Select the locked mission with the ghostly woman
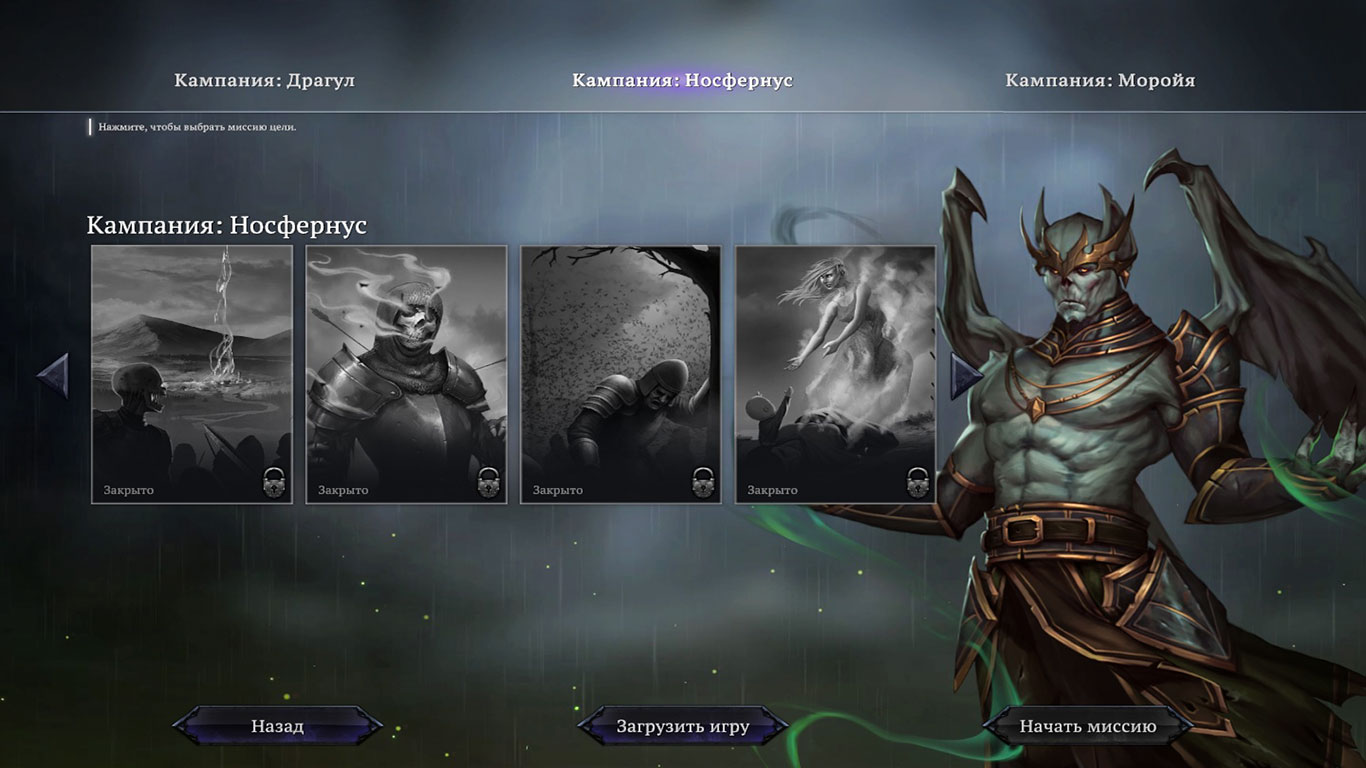The image size is (1366, 768). click(x=835, y=374)
